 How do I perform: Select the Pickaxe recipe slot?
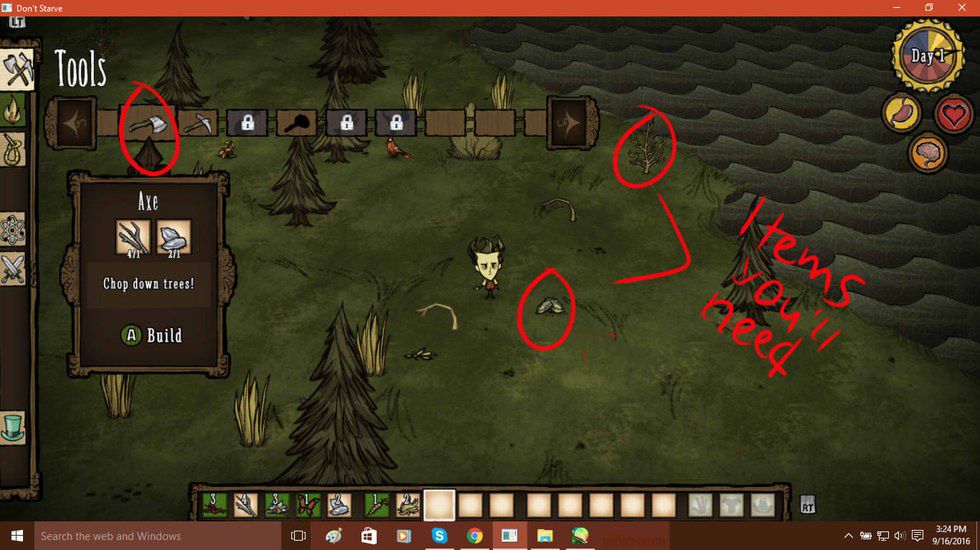coord(197,123)
